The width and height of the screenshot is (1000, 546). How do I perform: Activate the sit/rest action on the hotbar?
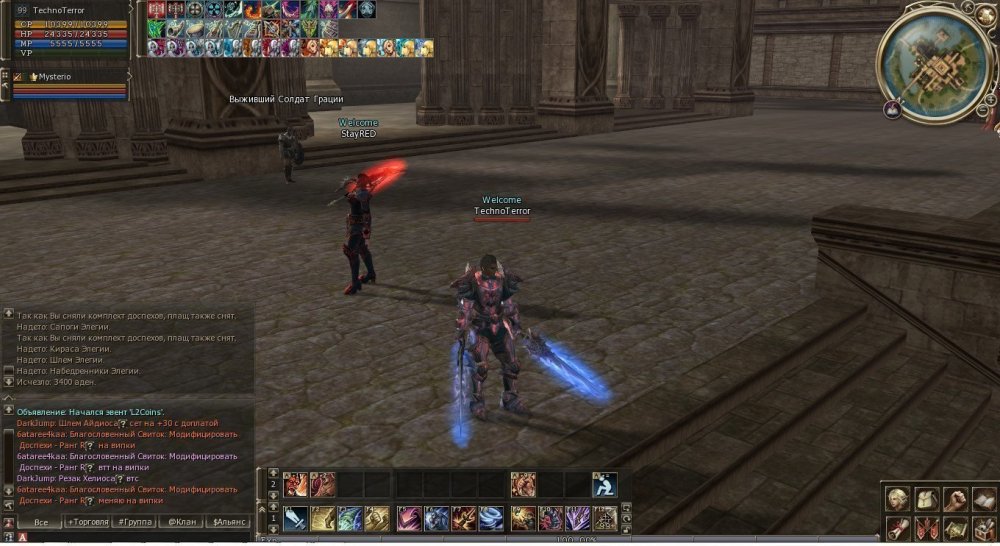click(604, 485)
